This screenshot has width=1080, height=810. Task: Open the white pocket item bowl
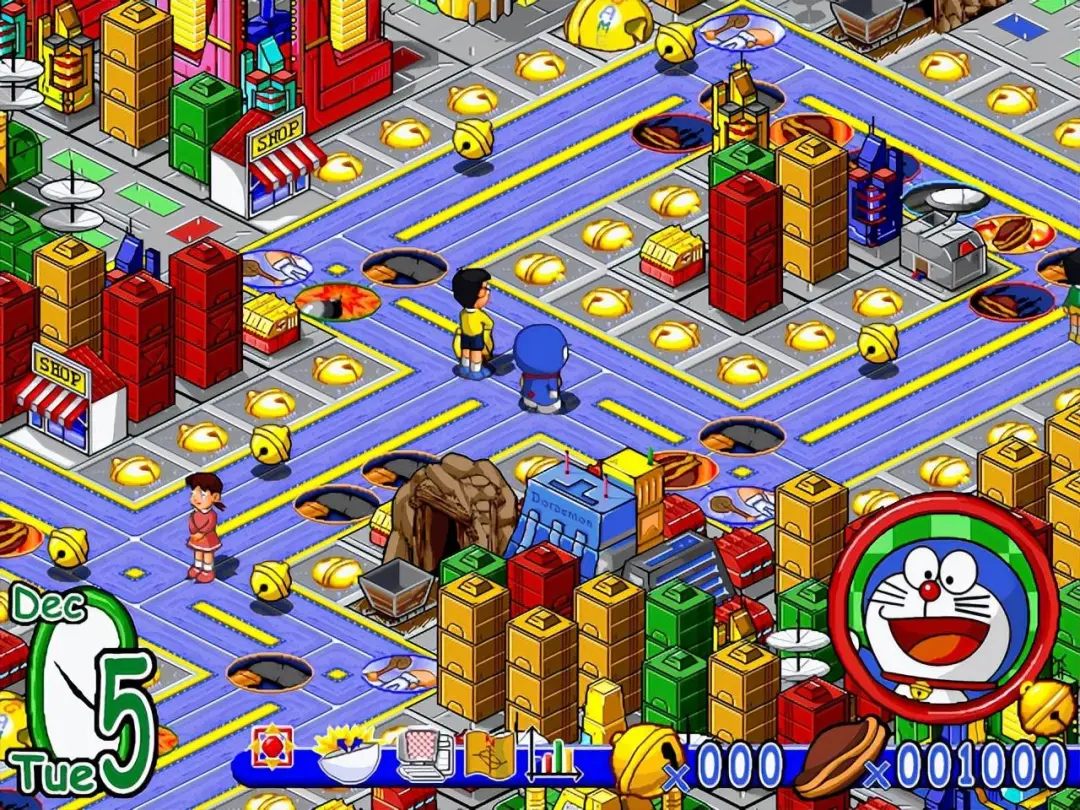[x=347, y=753]
